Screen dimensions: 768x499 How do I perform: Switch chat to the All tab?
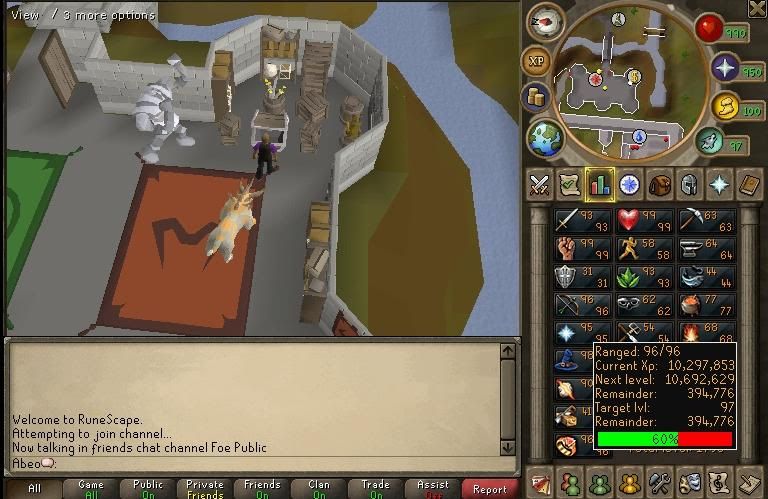click(35, 489)
